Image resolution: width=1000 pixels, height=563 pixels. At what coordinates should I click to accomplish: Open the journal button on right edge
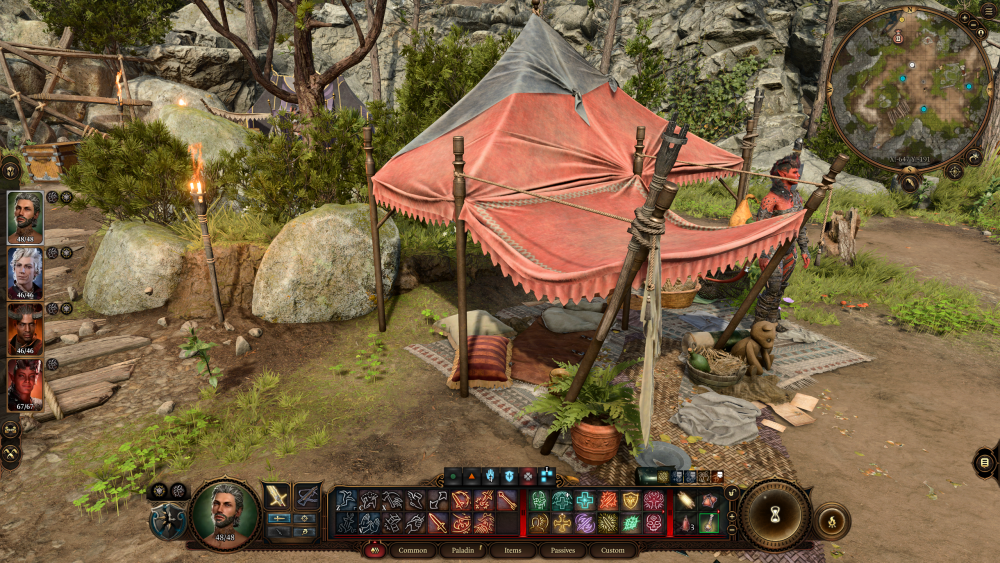point(985,462)
